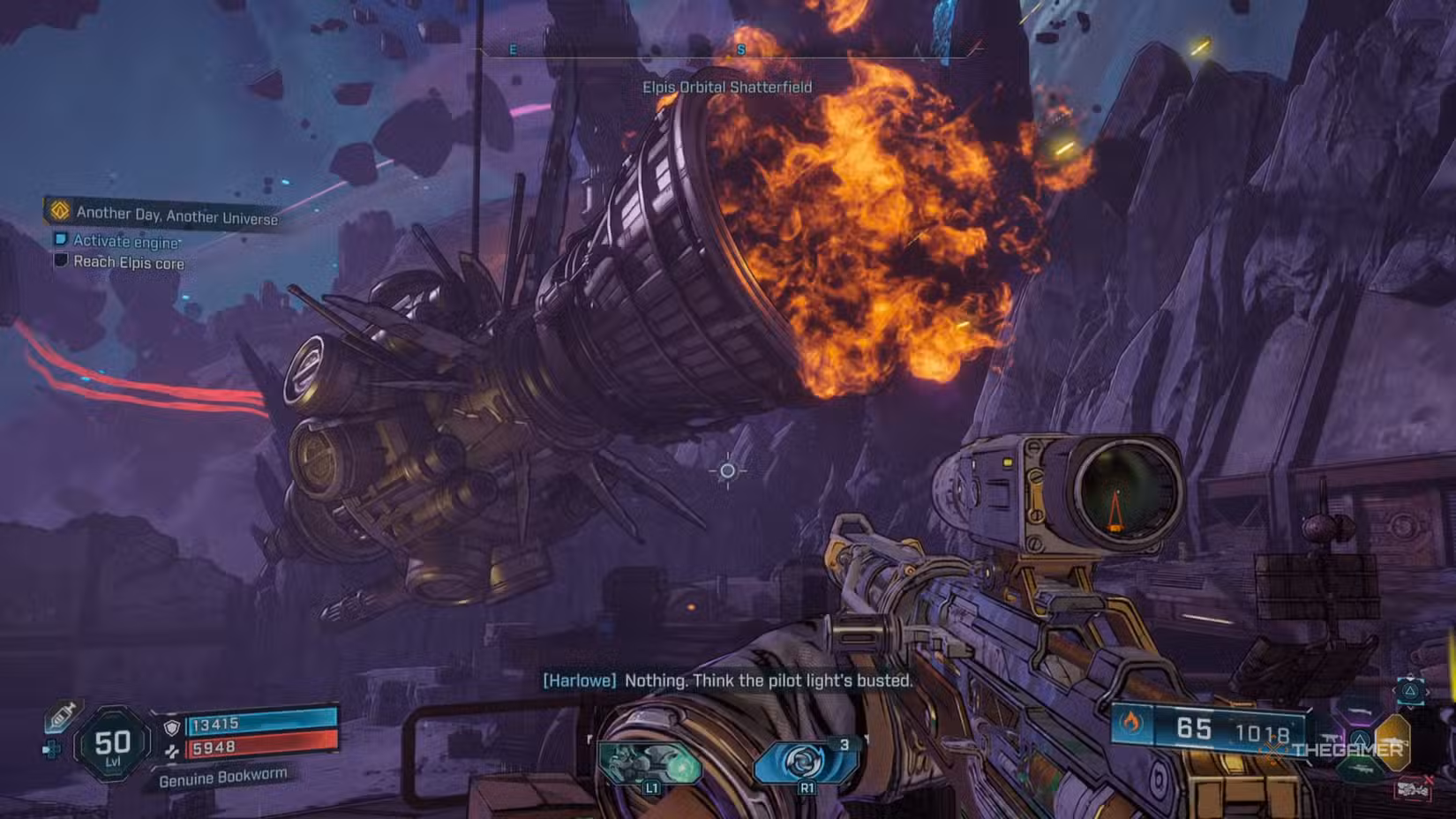Switch to the green sniper rifle slot
The width and height of the screenshot is (1456, 819).
[x=1360, y=770]
